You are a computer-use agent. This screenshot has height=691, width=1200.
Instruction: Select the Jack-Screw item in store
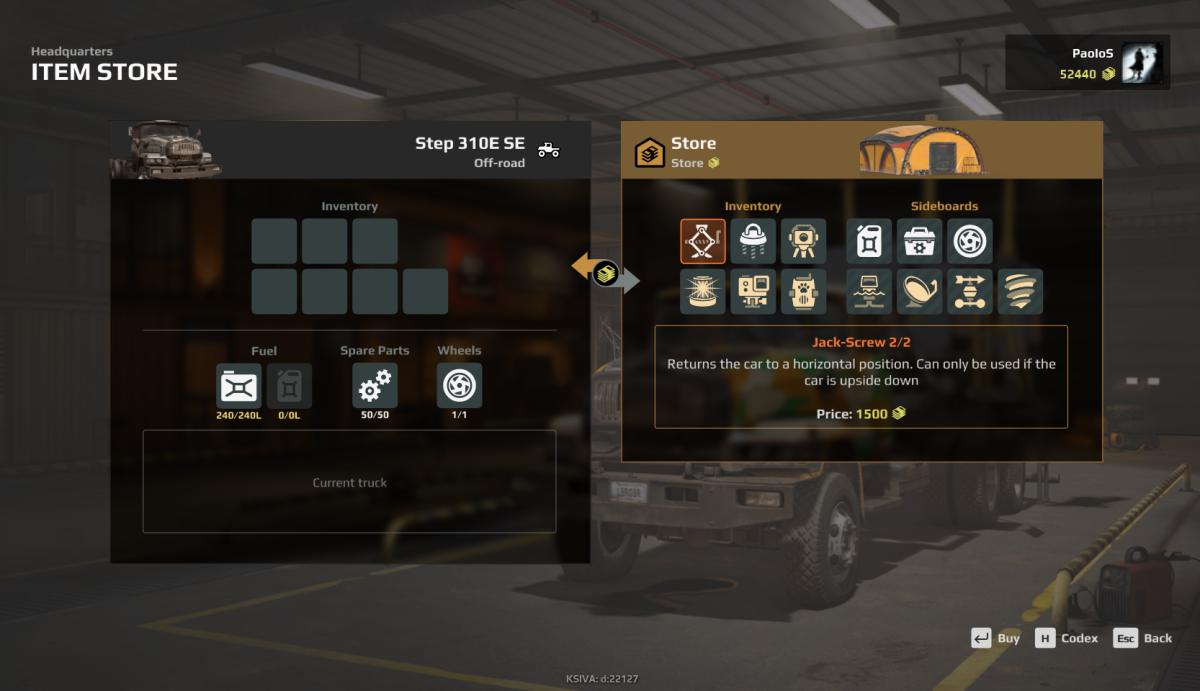coord(703,241)
